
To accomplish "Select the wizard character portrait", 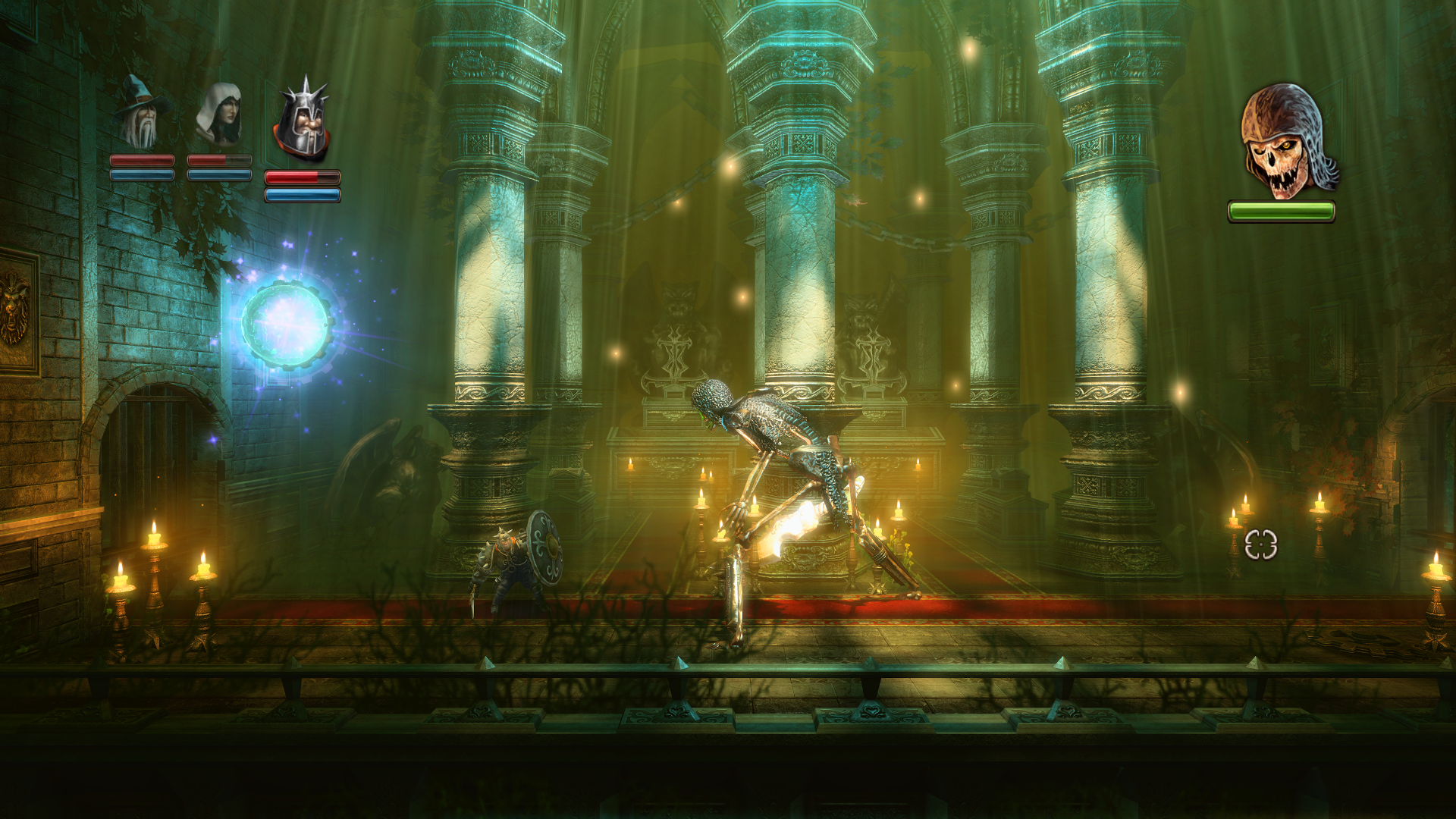I will (x=141, y=112).
